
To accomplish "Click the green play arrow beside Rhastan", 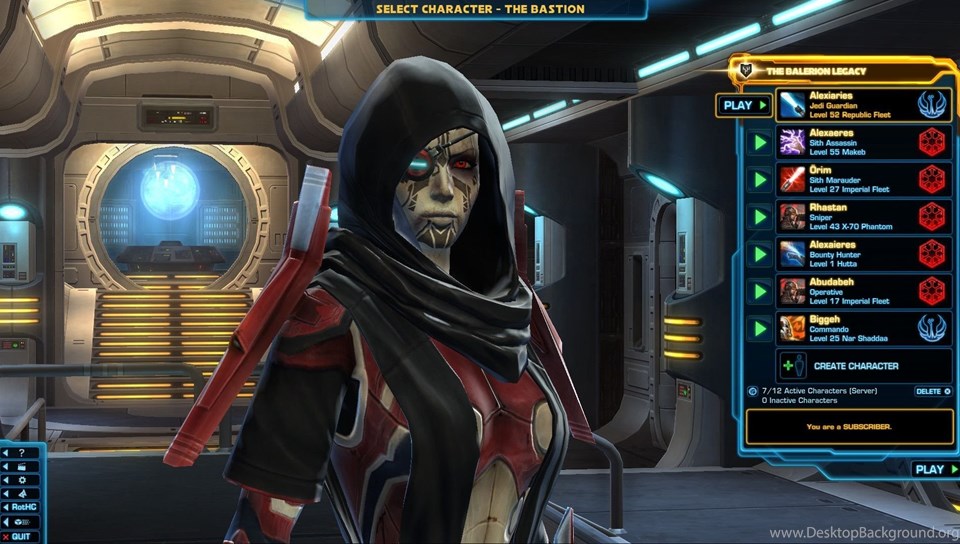I will tap(760, 217).
